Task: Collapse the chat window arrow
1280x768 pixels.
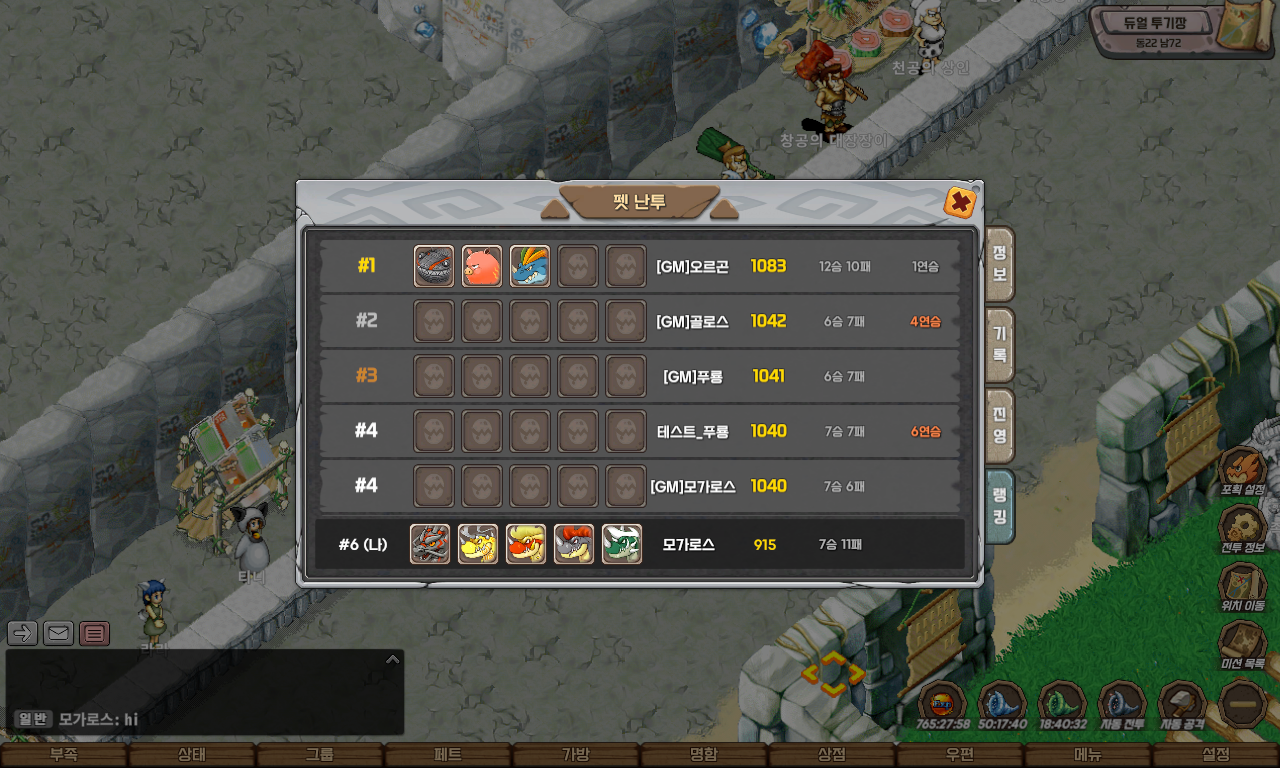Action: [393, 659]
